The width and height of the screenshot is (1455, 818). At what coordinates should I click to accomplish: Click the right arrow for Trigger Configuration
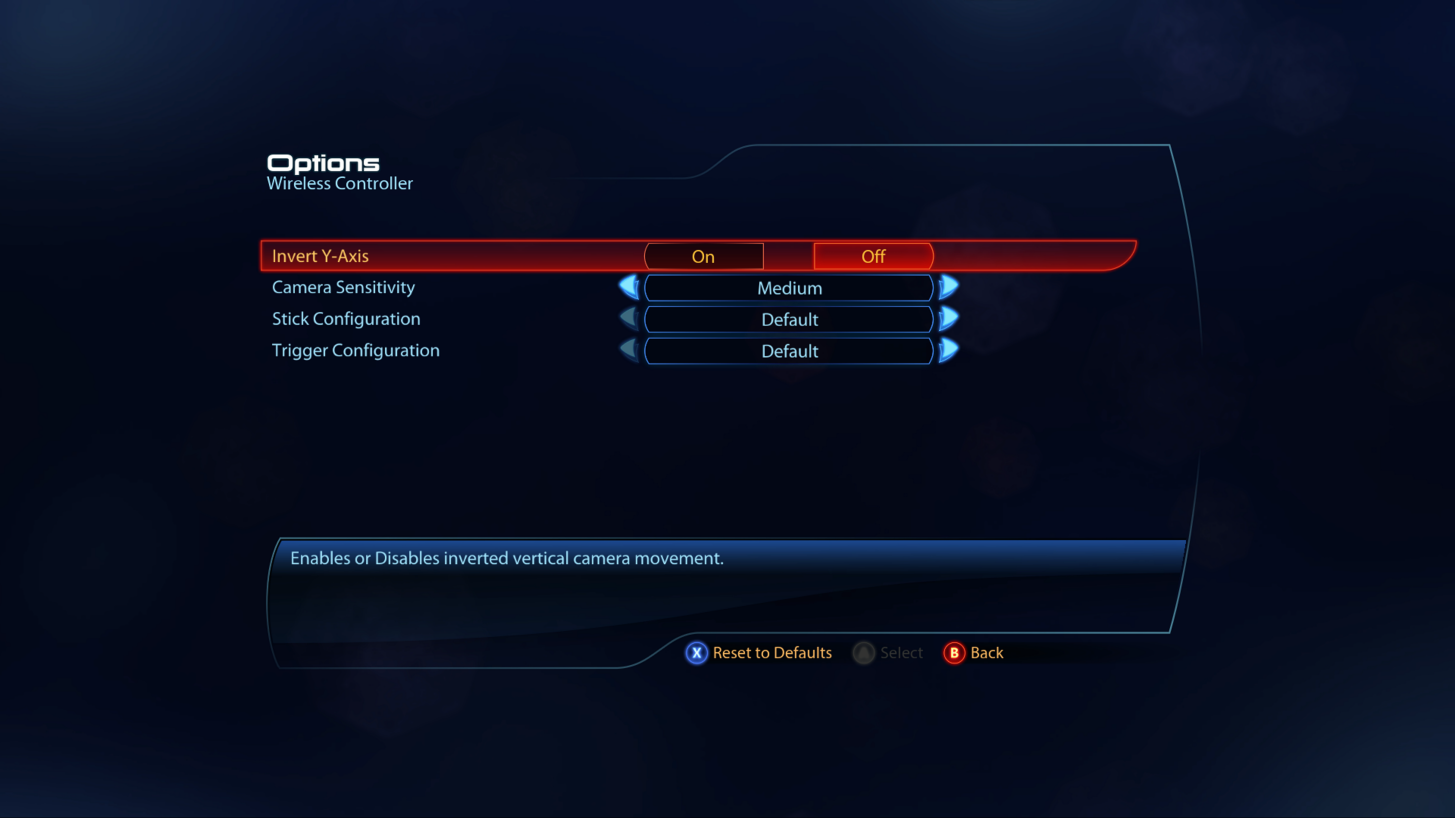(948, 351)
